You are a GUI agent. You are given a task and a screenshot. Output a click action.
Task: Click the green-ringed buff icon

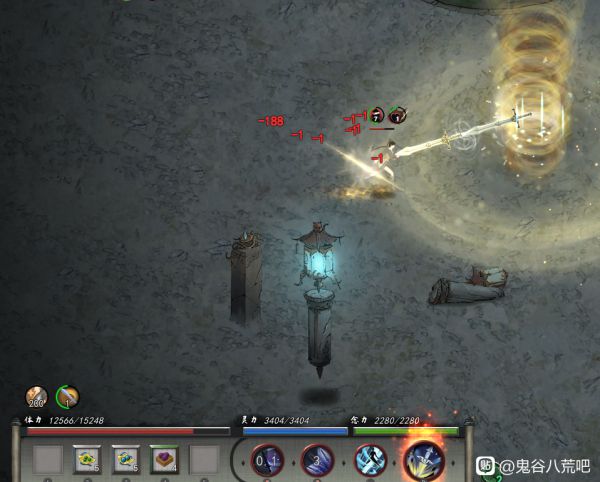point(68,397)
